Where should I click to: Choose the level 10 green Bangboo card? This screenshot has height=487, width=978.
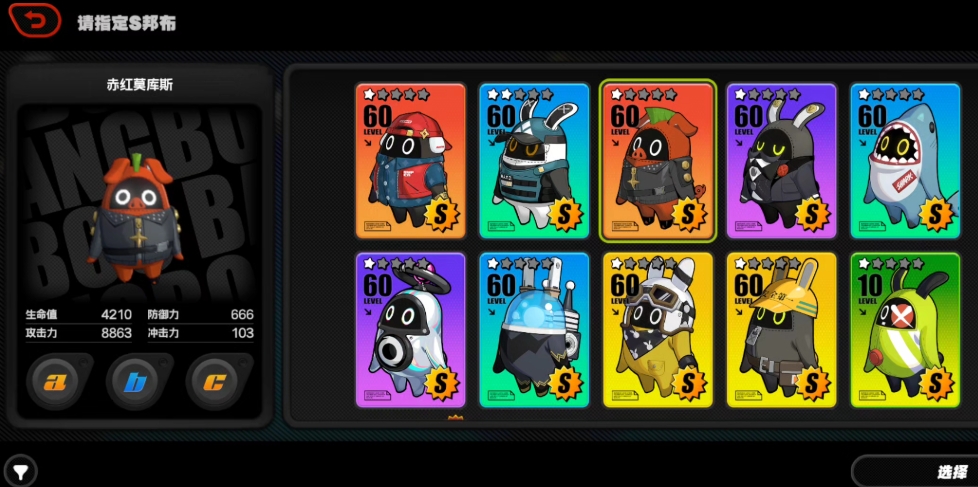(905, 330)
